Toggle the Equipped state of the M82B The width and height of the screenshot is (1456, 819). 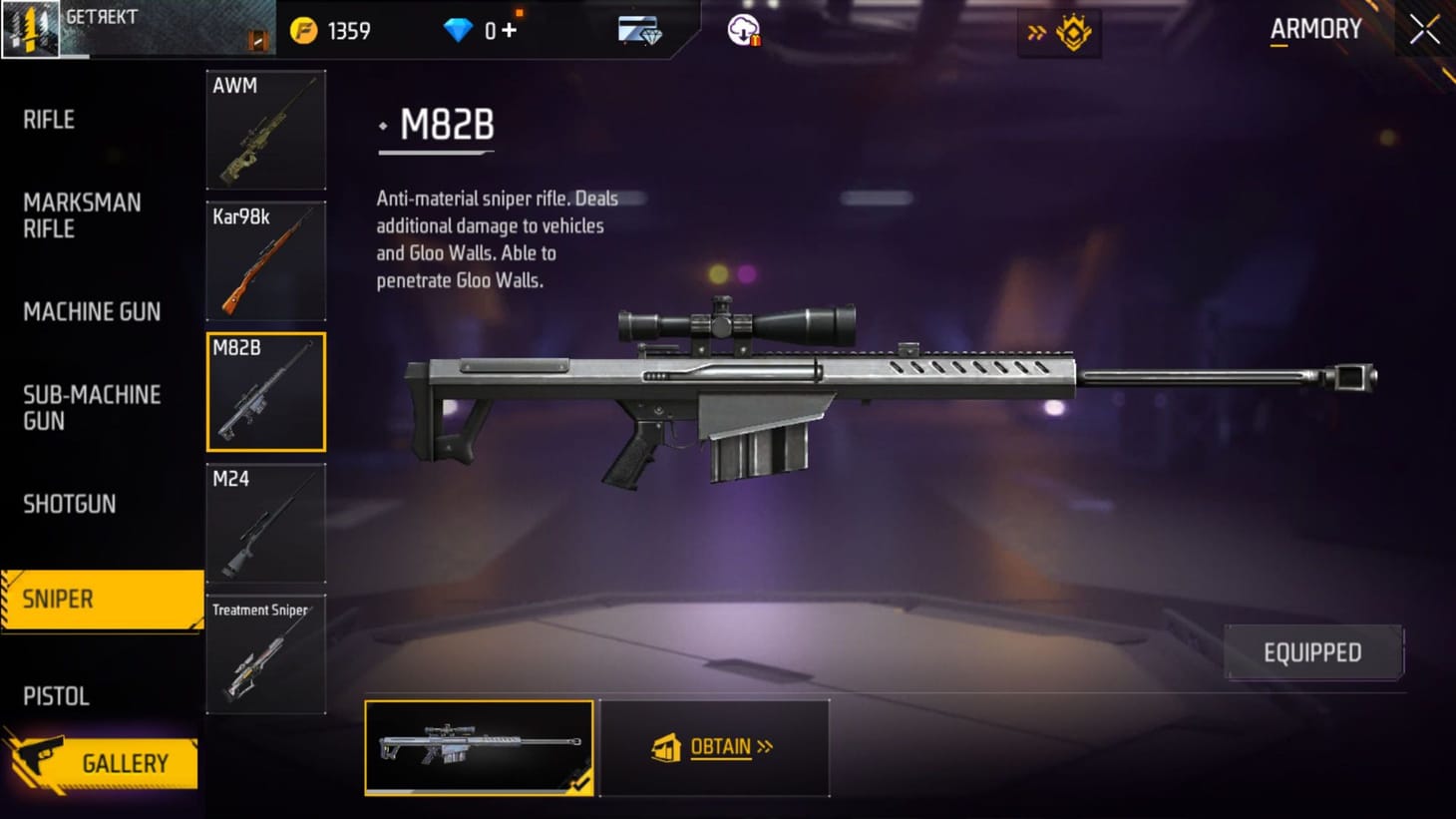[x=1312, y=651]
